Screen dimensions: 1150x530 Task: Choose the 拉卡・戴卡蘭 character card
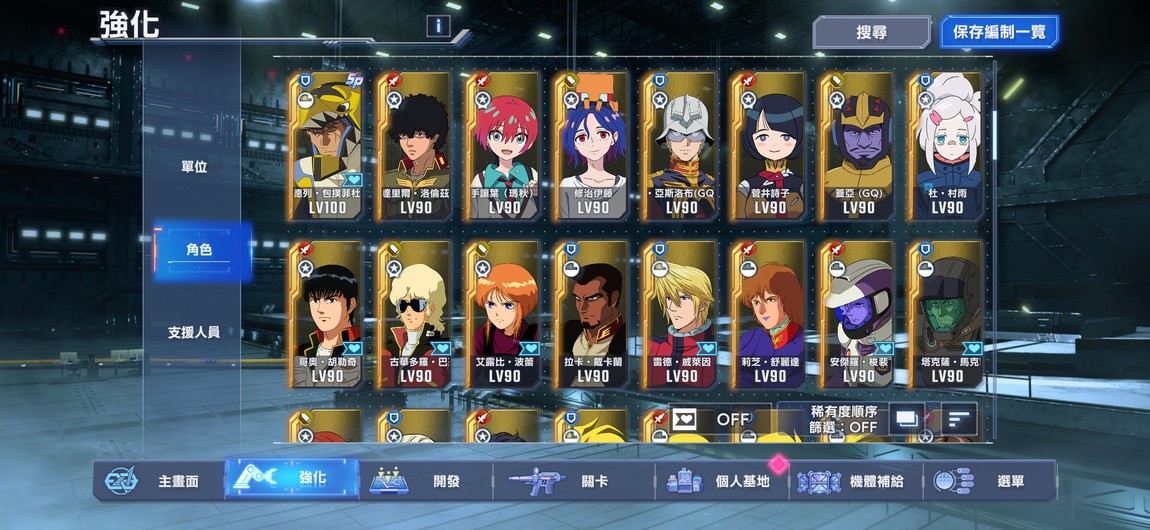click(593, 314)
